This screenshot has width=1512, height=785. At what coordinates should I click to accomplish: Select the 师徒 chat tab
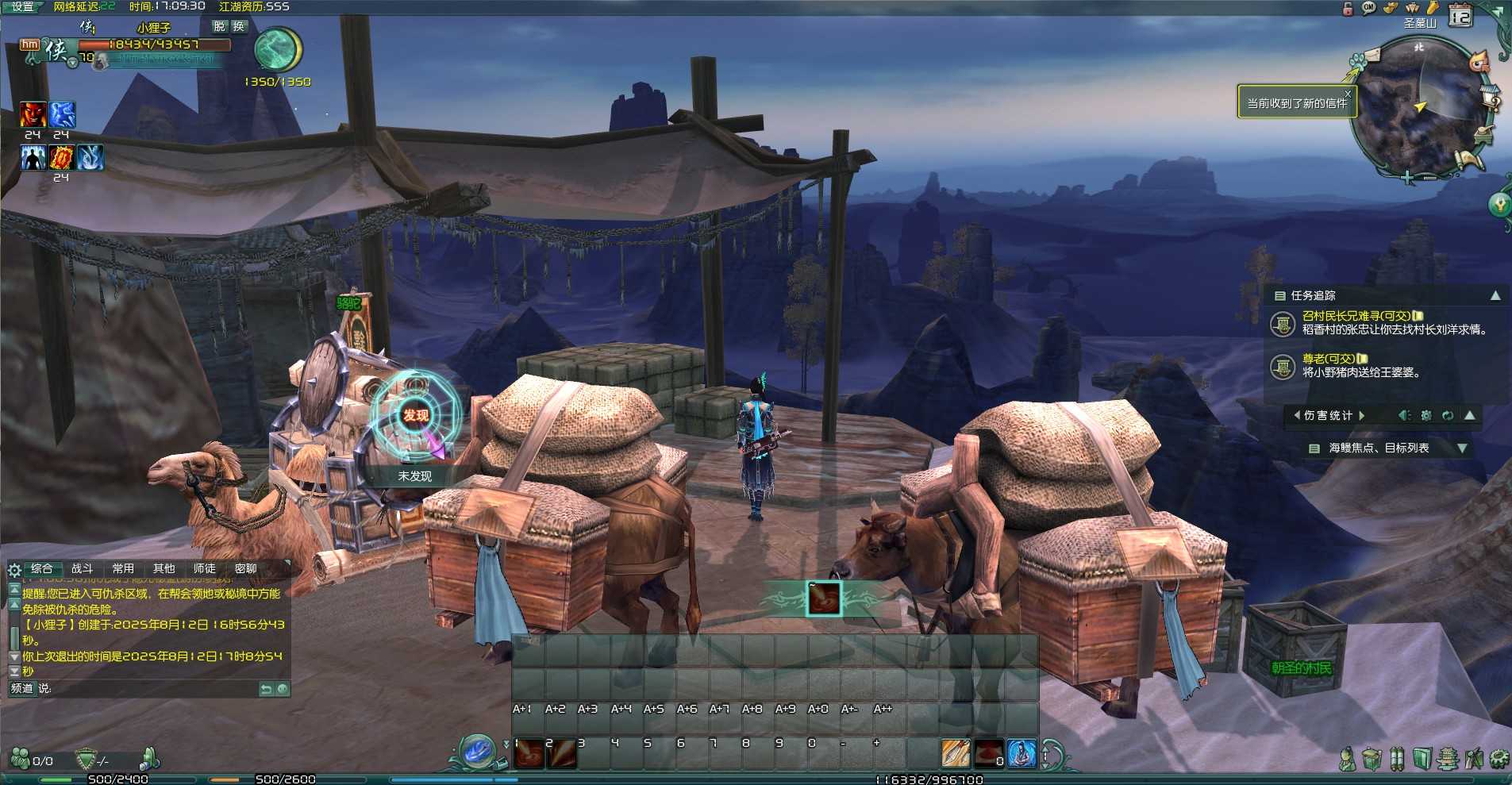[204, 568]
